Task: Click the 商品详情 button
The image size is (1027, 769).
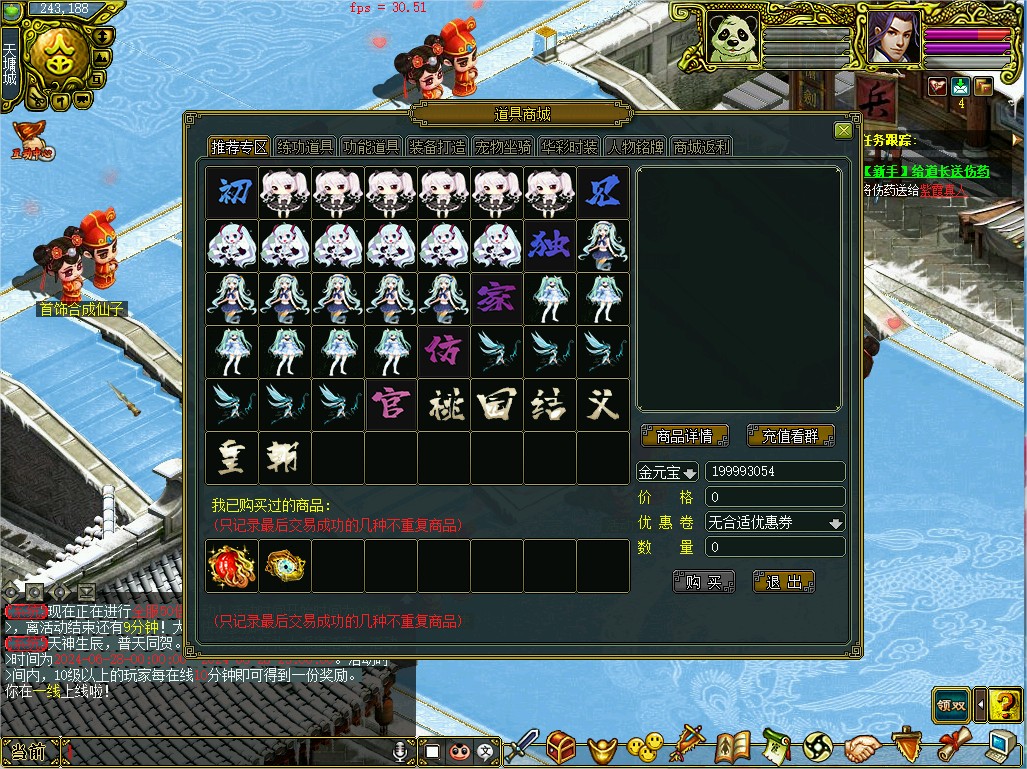Action: point(684,436)
